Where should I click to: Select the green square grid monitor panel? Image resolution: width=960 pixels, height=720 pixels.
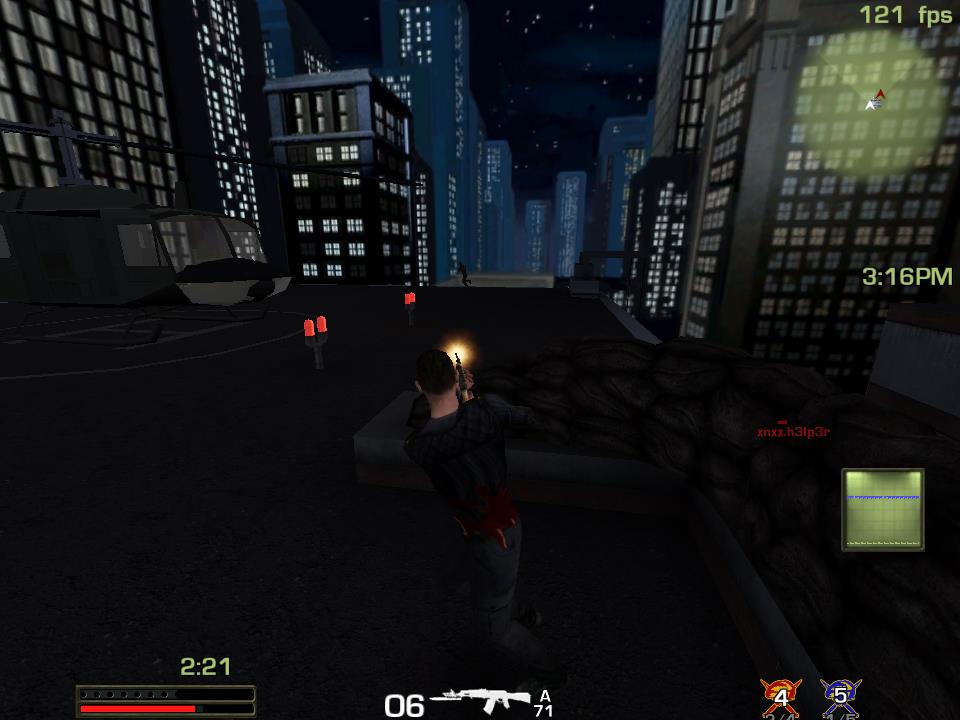click(882, 510)
